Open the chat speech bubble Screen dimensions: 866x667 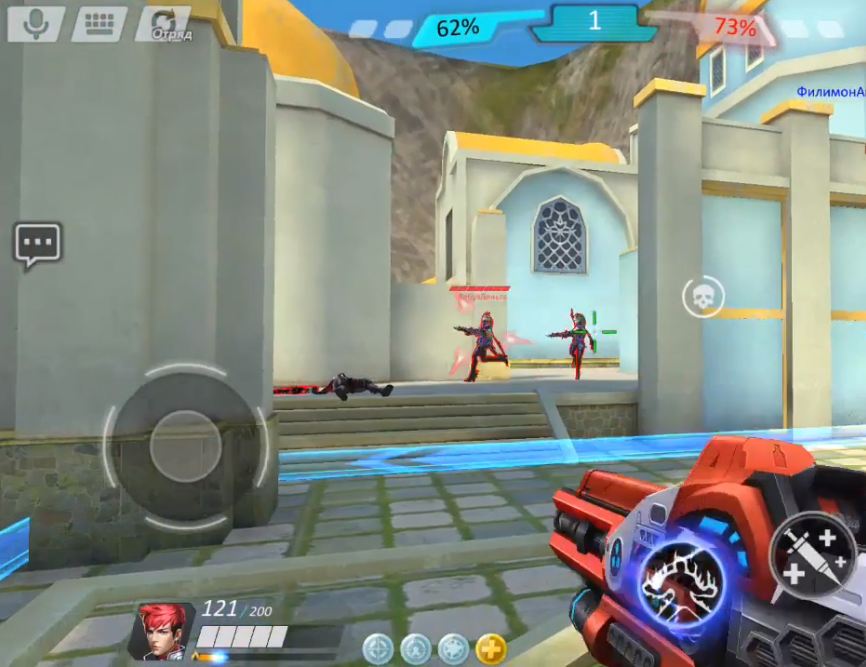click(38, 244)
